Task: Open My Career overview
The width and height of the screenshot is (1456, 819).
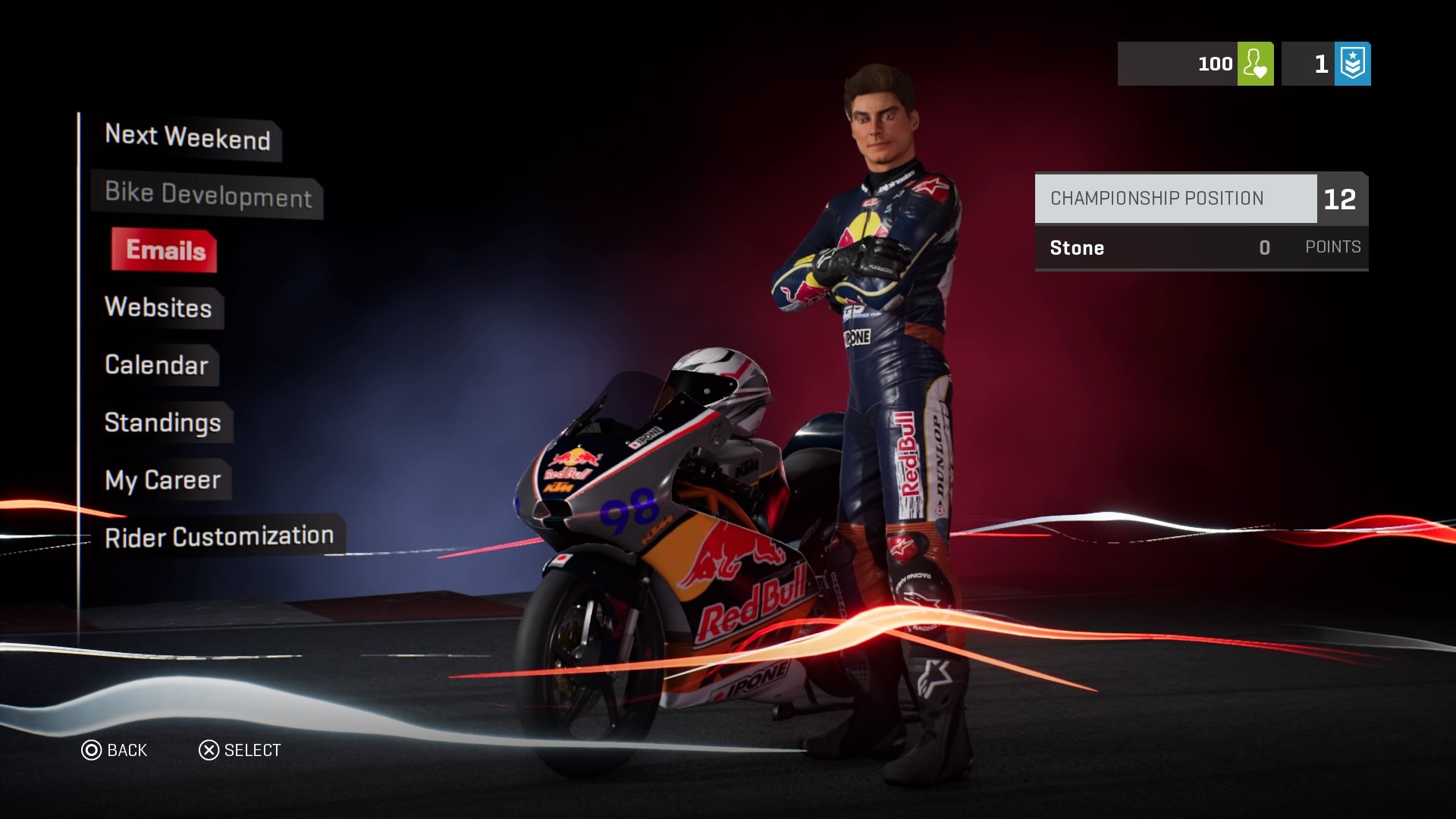Action: [x=162, y=479]
